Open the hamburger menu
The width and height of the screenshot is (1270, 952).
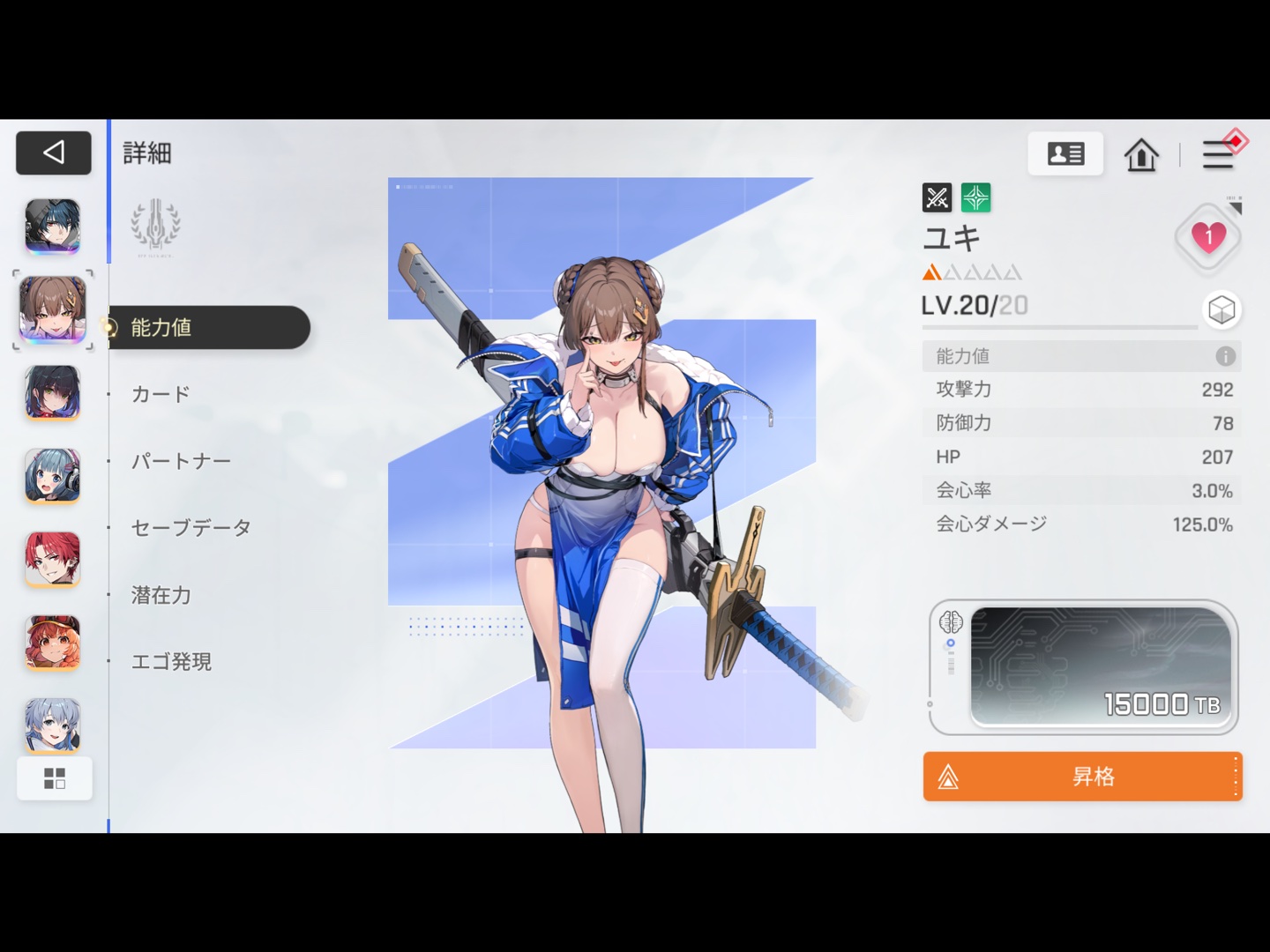pyautogui.click(x=1218, y=155)
